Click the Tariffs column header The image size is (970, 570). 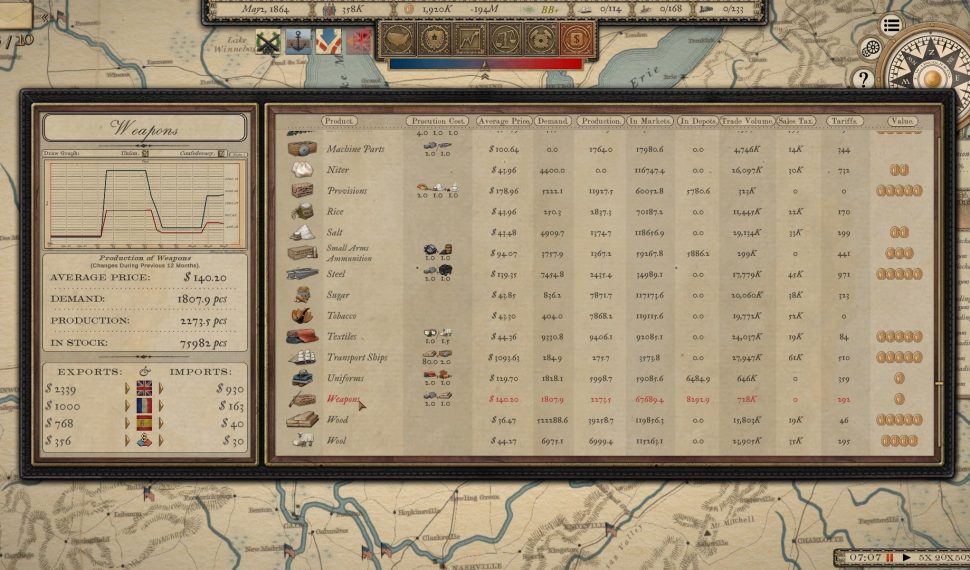844,121
